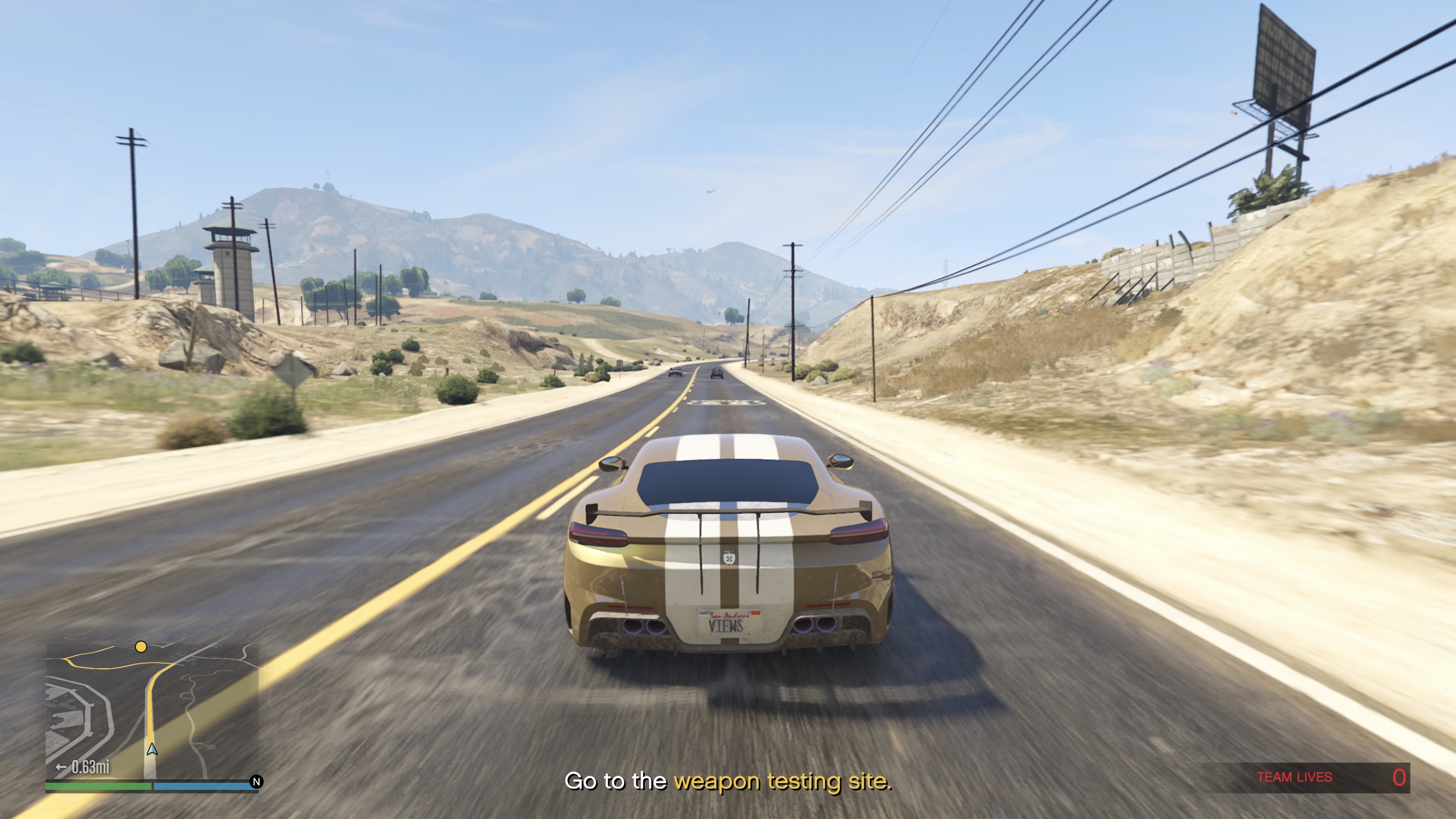Select the yellow objective blip on minimap
This screenshot has width=1456, height=819.
point(141,646)
